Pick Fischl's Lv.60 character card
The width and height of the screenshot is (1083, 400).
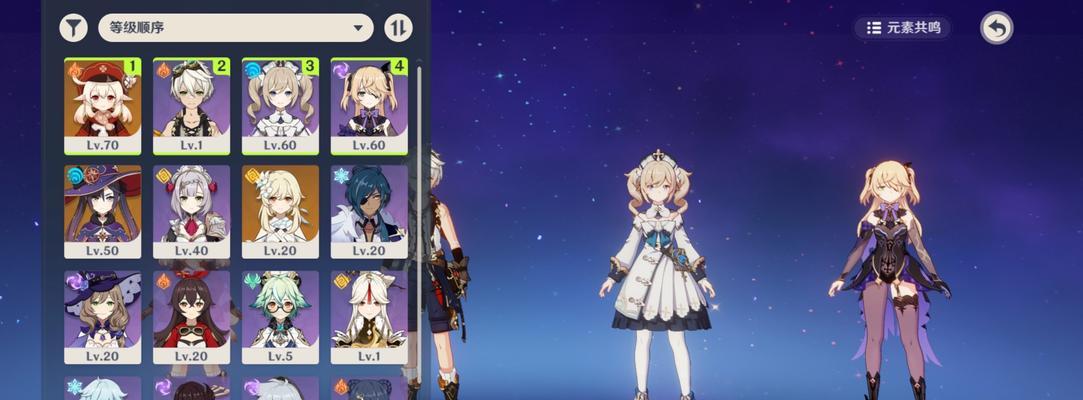369,105
